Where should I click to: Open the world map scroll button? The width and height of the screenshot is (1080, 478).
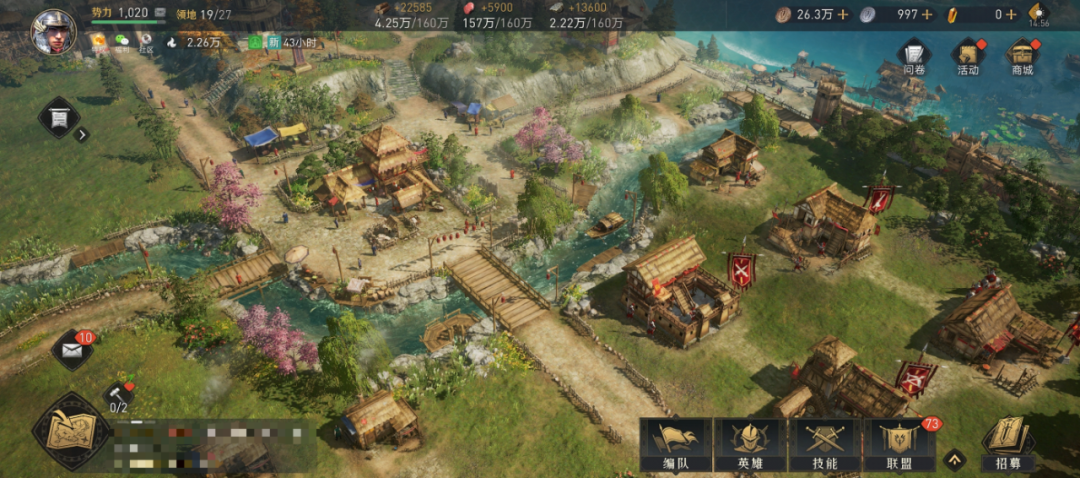pos(70,432)
